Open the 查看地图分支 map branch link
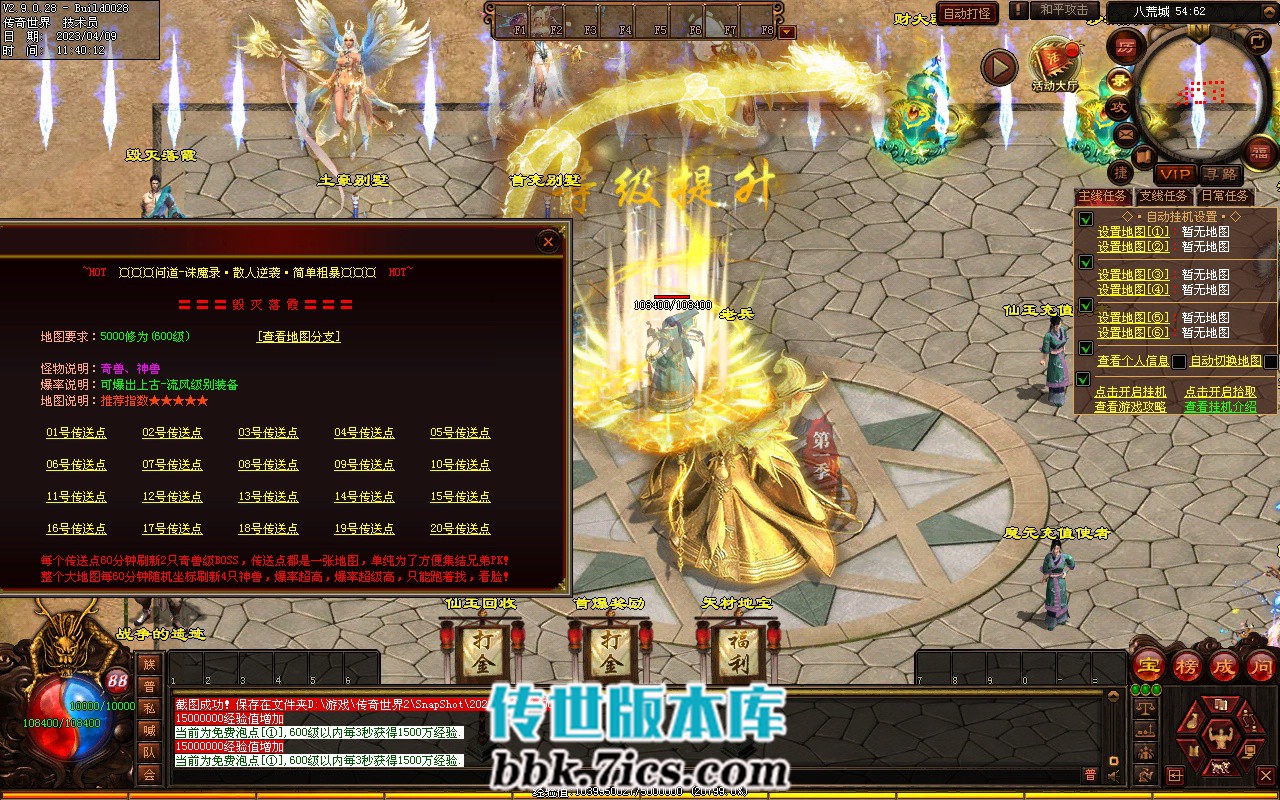 (299, 337)
